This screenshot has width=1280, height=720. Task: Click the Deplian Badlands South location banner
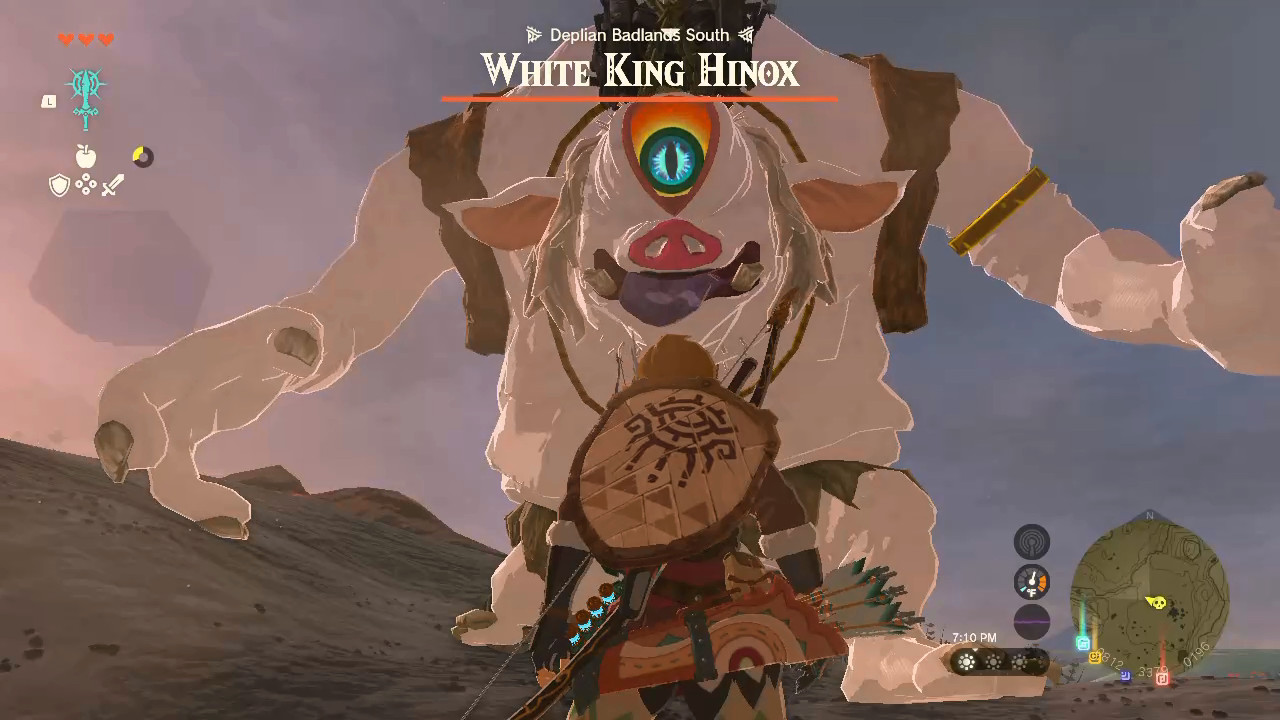(x=638, y=34)
